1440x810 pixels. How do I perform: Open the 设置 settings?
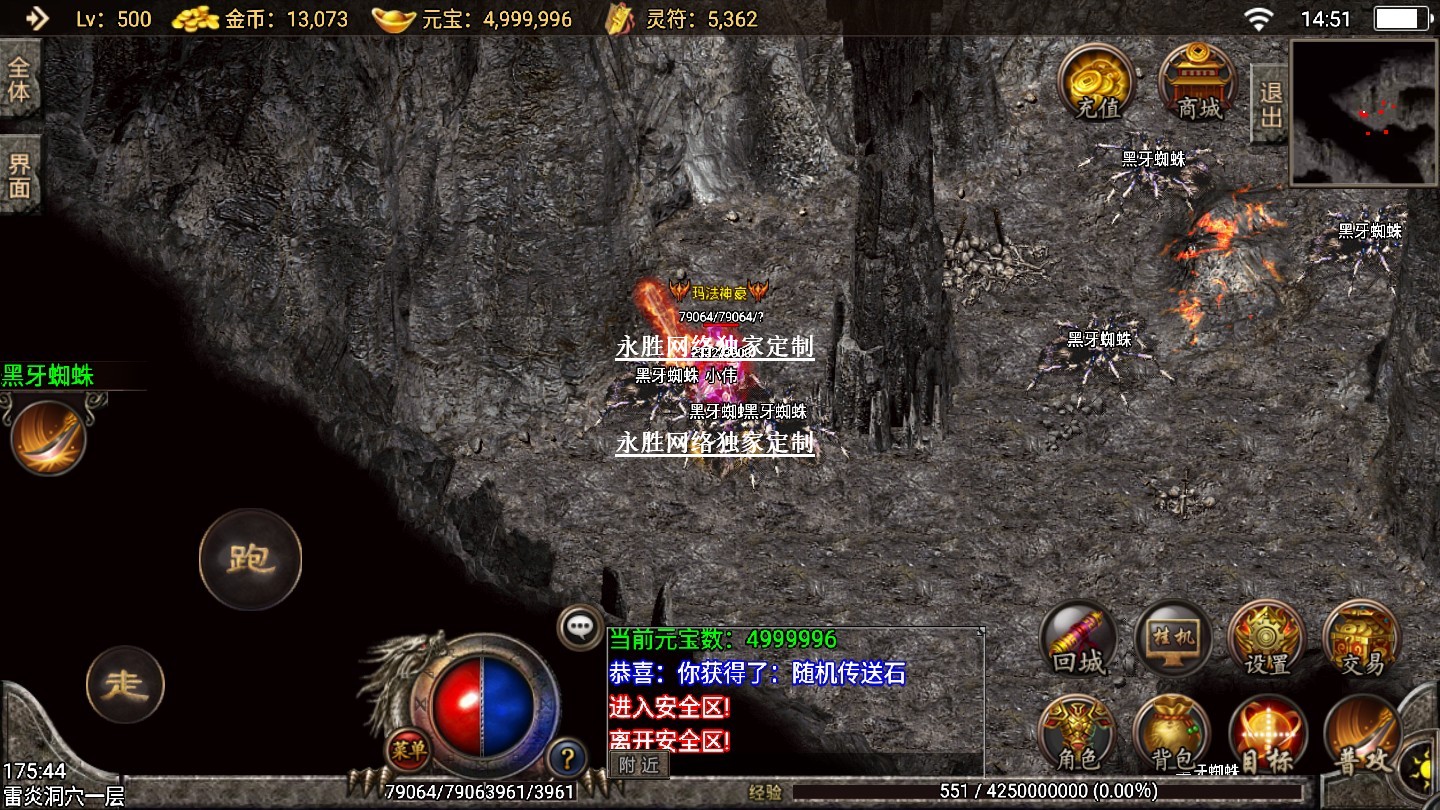pos(1266,640)
